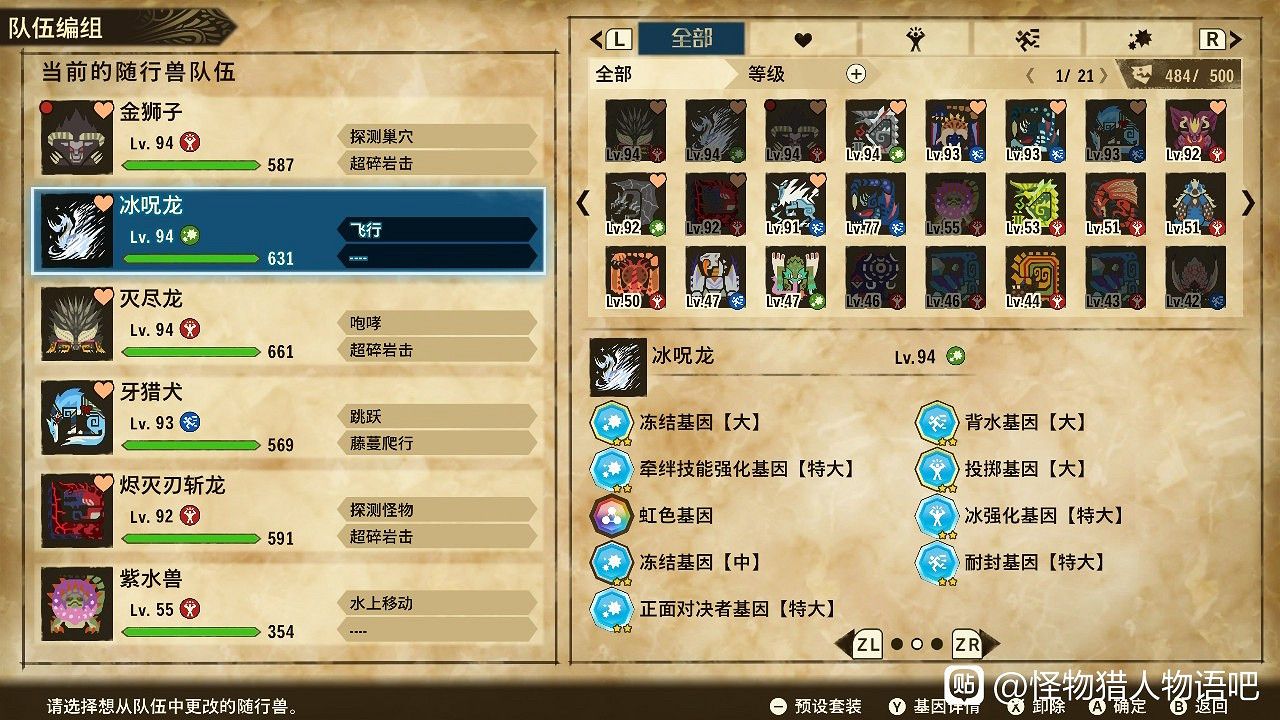Click the 冰强化基因【特大】 gene icon
Screen dimensions: 1280x720
pyautogui.click(x=938, y=518)
